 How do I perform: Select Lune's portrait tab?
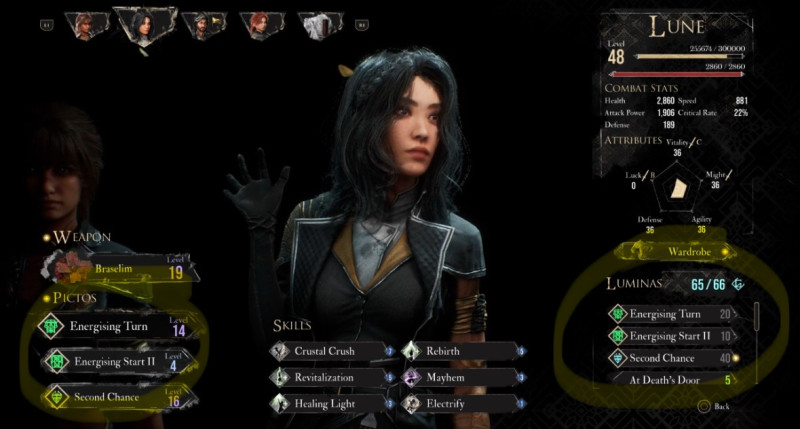[x=145, y=24]
